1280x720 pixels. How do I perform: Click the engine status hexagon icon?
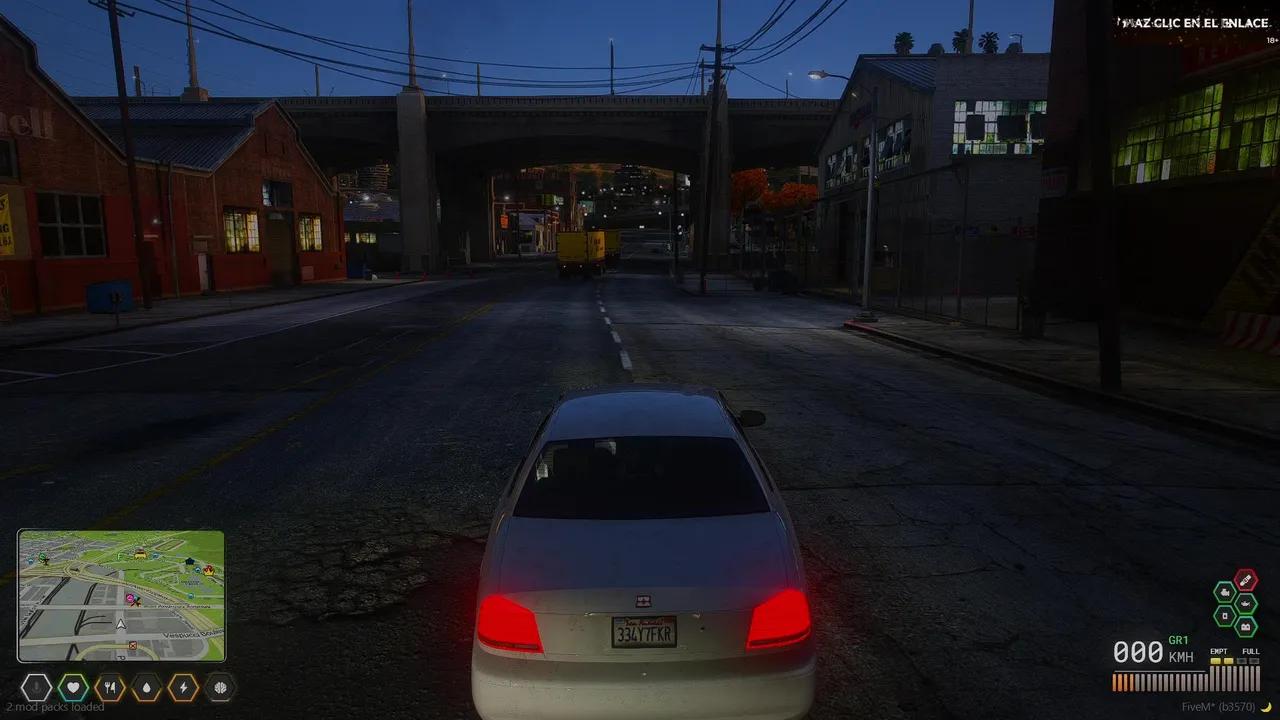[1225, 592]
